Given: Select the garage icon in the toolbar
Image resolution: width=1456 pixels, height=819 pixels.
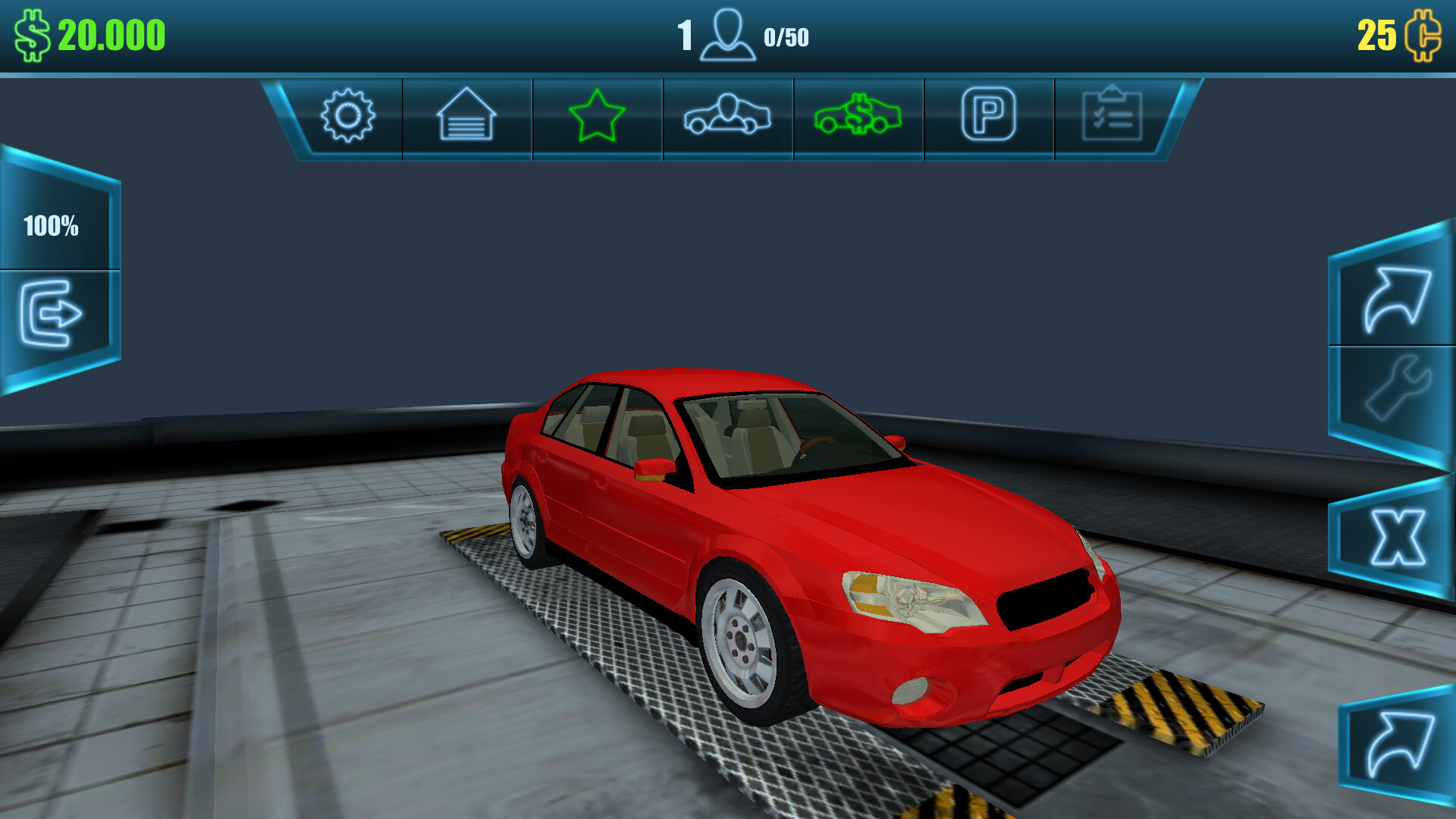Looking at the screenshot, I should coord(466,115).
